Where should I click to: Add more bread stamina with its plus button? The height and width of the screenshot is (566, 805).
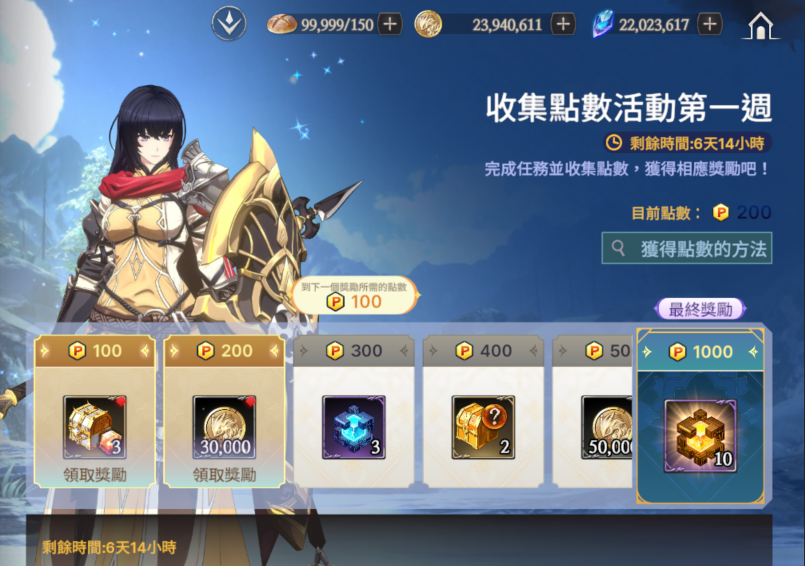pos(390,24)
